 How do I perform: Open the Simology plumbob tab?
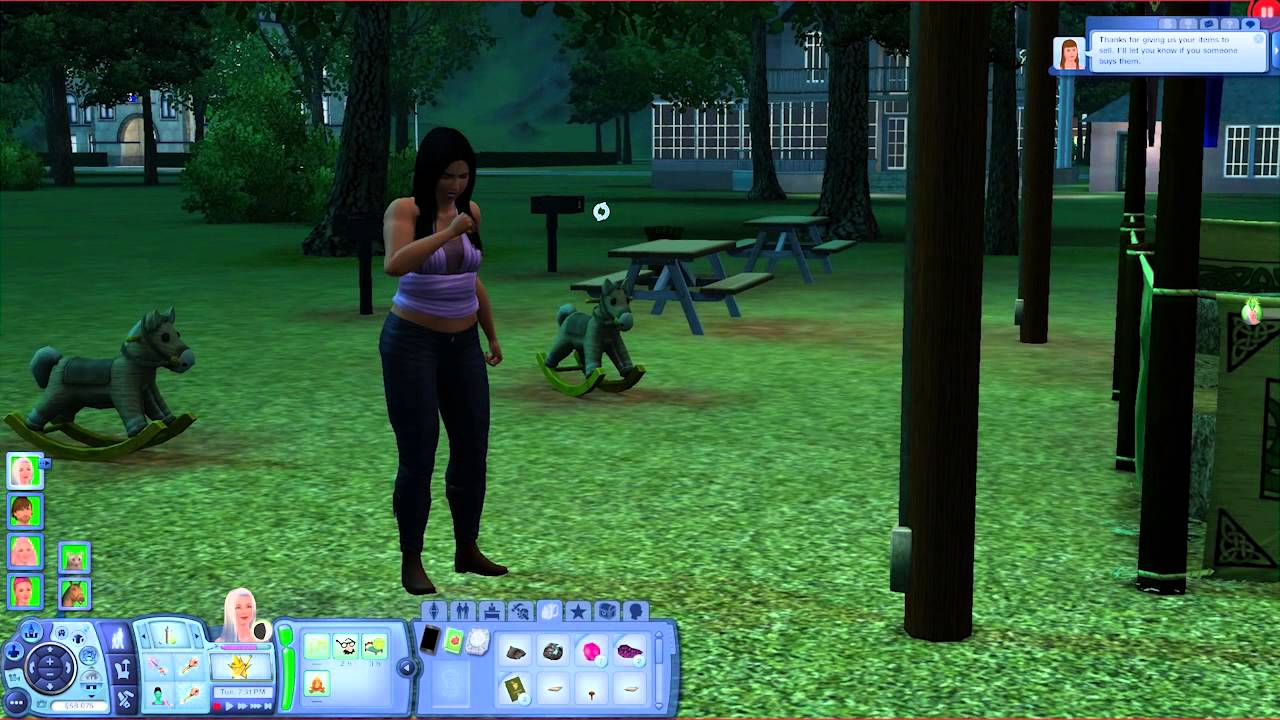(x=435, y=611)
